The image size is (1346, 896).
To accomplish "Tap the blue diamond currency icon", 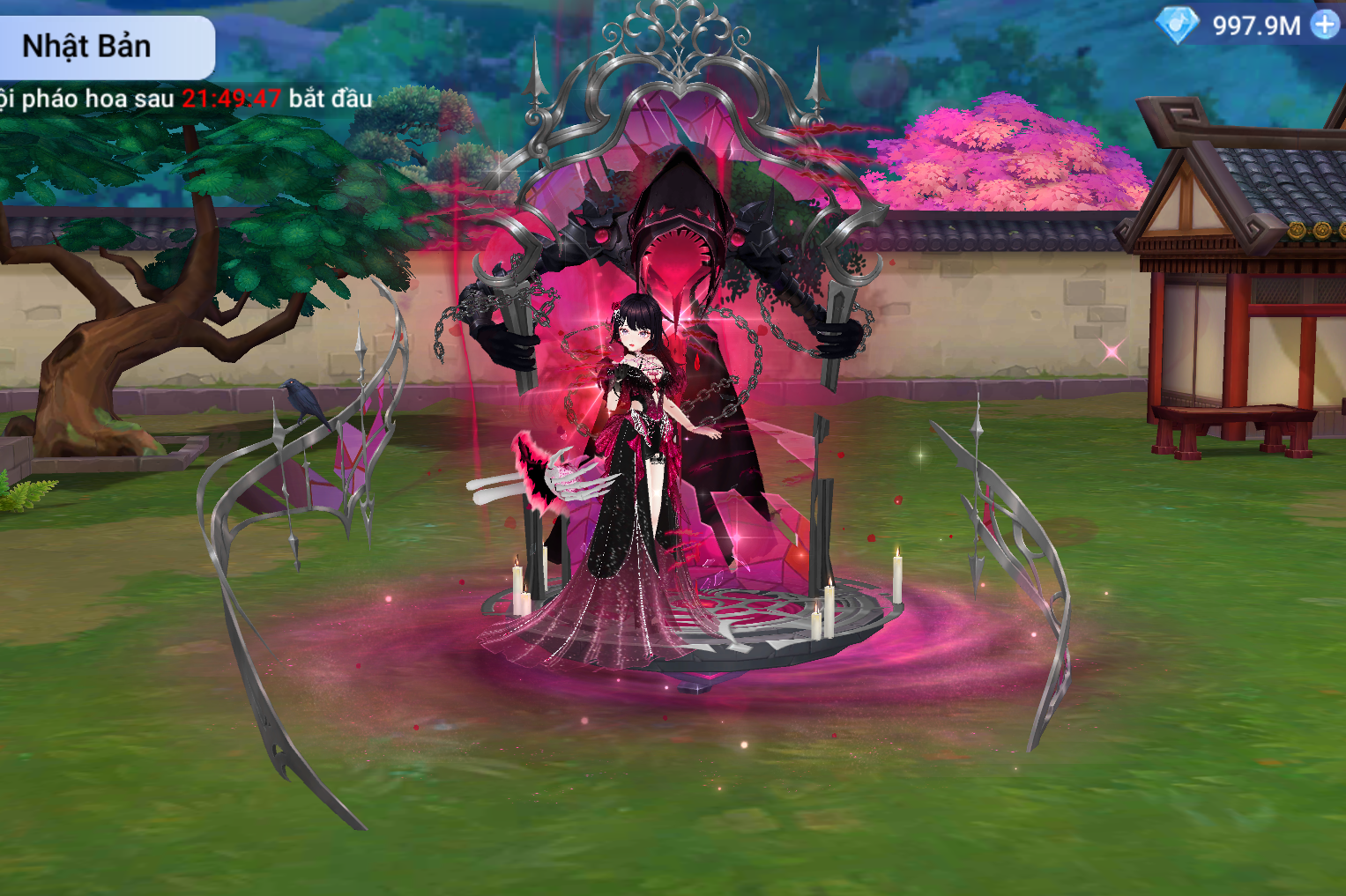I will 1178,25.
